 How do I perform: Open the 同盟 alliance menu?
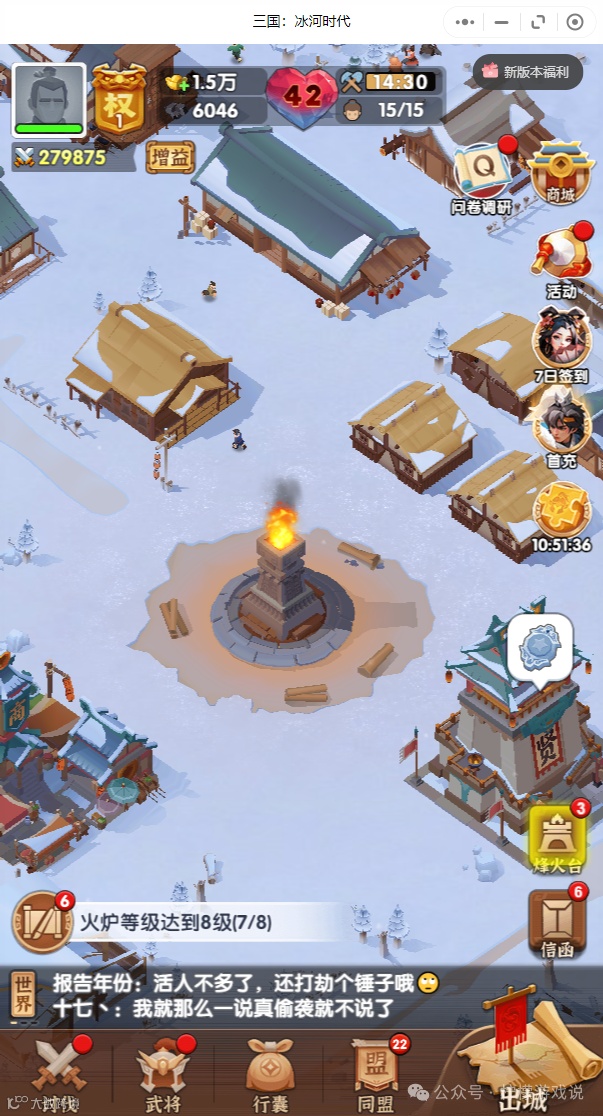pyautogui.click(x=376, y=1073)
